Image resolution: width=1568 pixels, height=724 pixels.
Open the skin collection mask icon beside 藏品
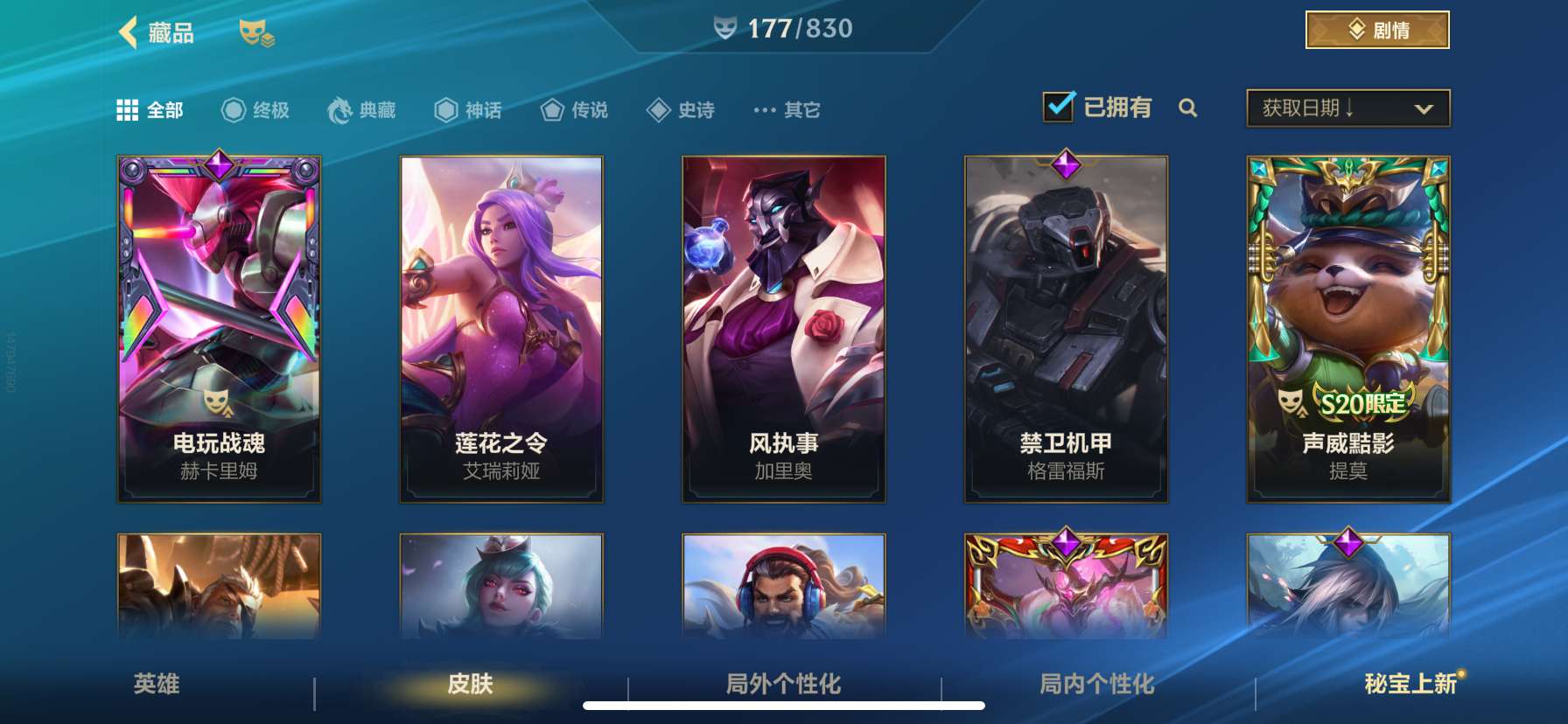[254, 33]
